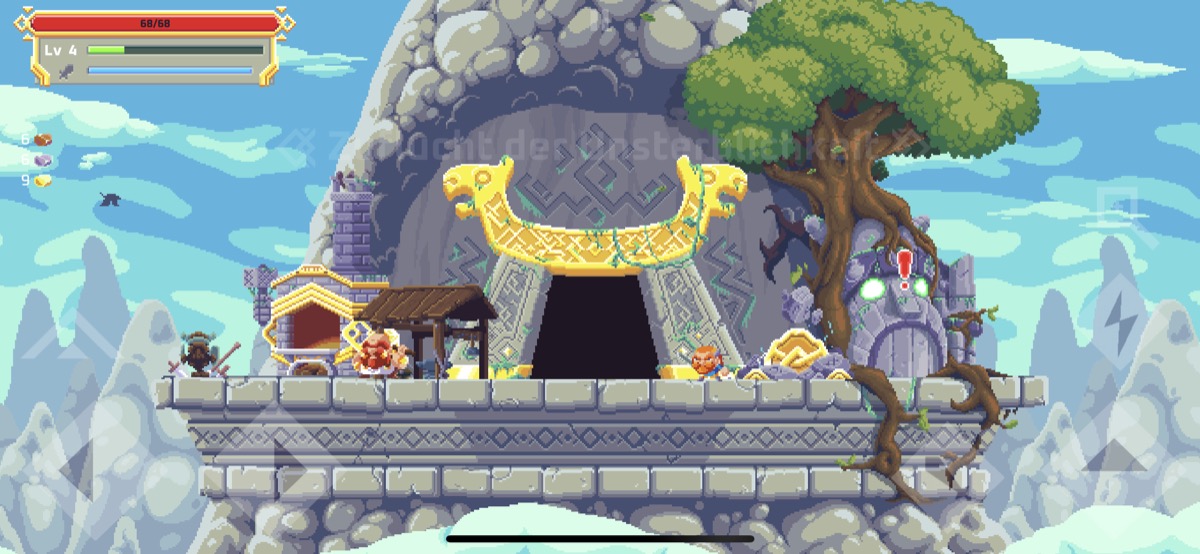Activate the lightning bolt ability button
Screen dimensions: 1200x554
1118,320
